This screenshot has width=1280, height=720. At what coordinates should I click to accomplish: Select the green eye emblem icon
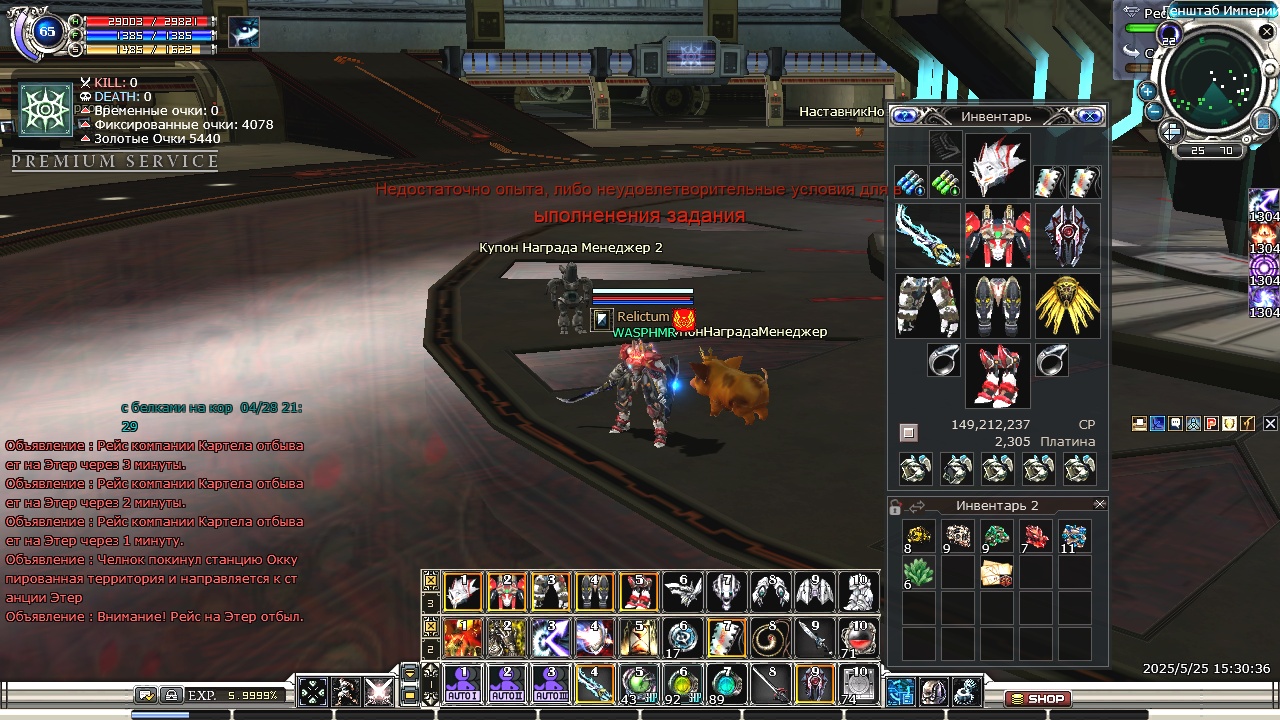tap(46, 110)
